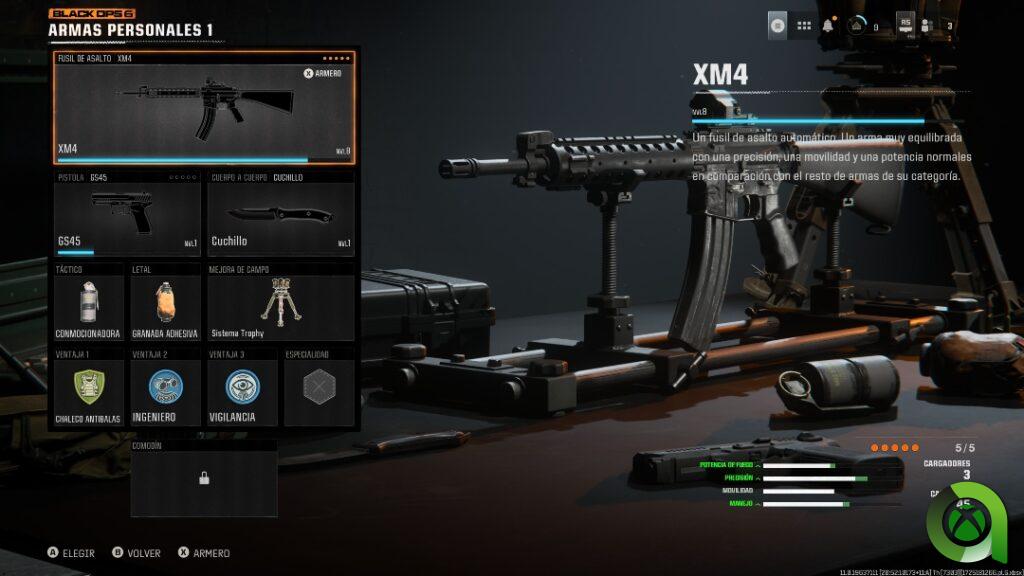The height and width of the screenshot is (576, 1024).
Task: Select the XM4 assault rifle slot
Action: pos(204,108)
